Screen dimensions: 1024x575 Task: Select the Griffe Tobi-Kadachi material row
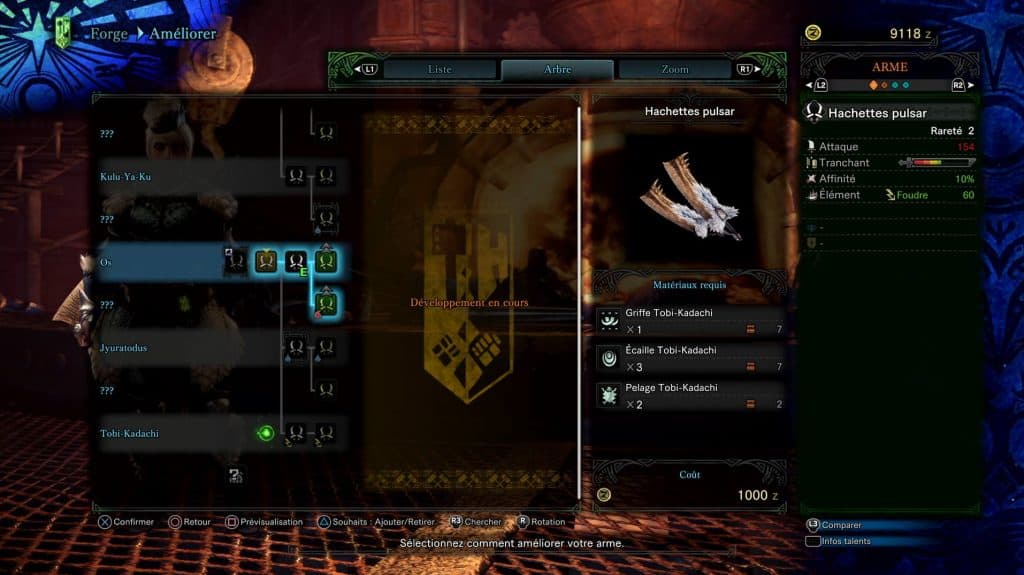(690, 320)
